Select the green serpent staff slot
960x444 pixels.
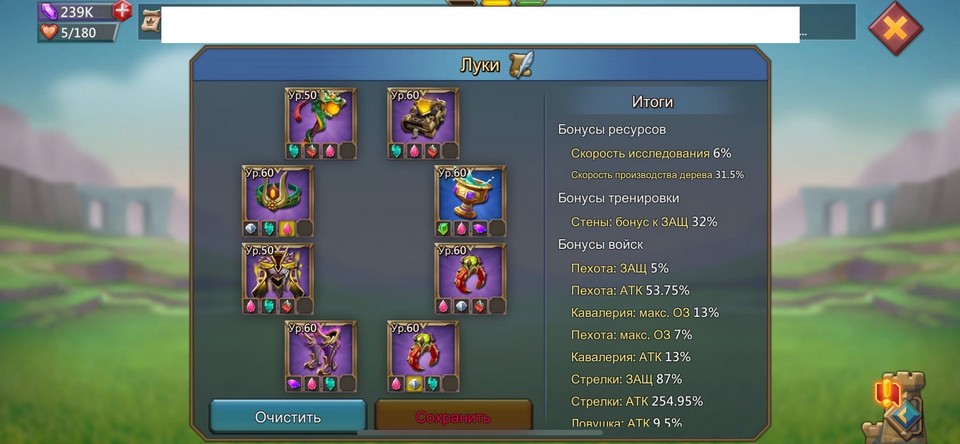322,118
